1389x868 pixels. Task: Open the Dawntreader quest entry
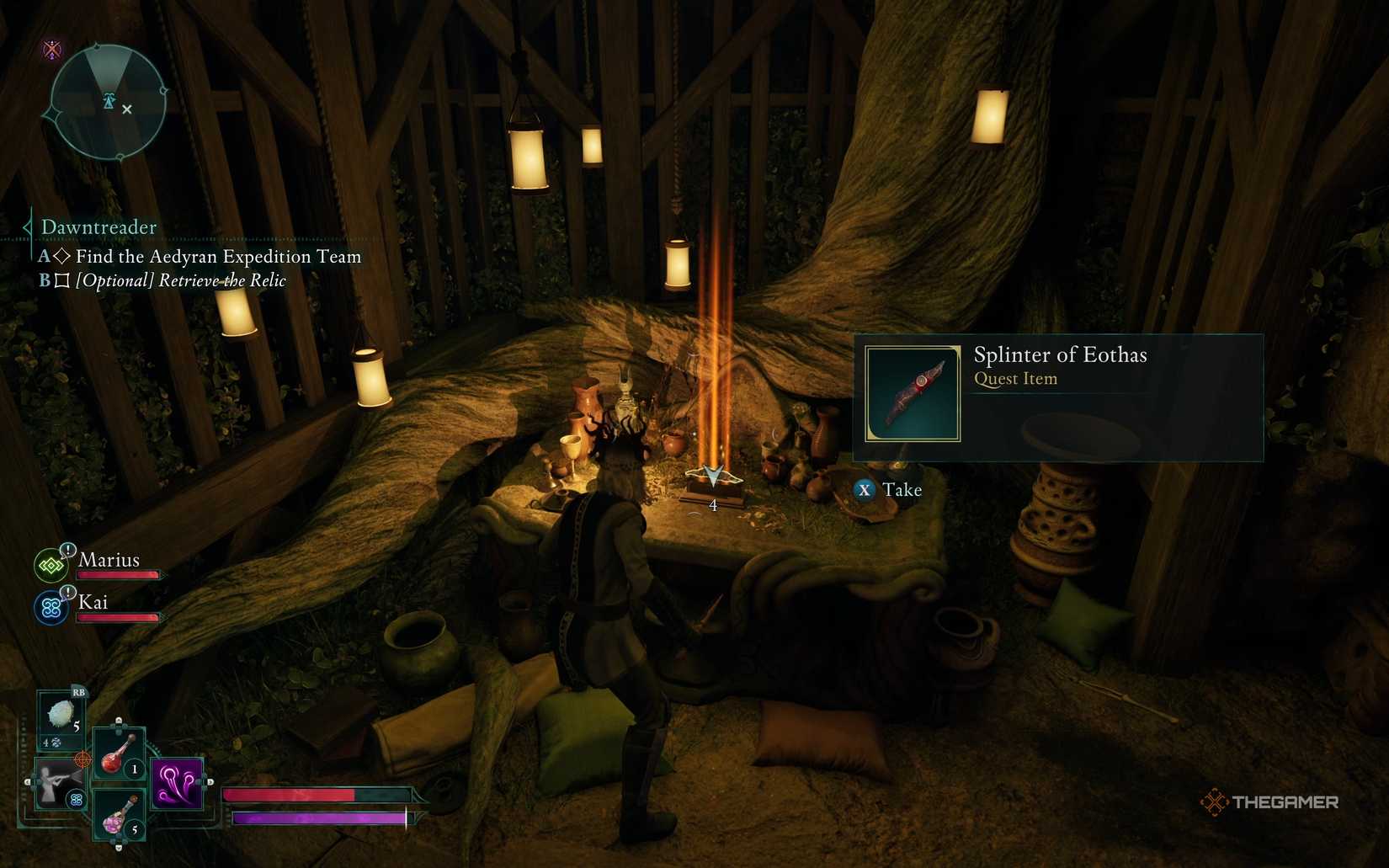click(x=98, y=227)
